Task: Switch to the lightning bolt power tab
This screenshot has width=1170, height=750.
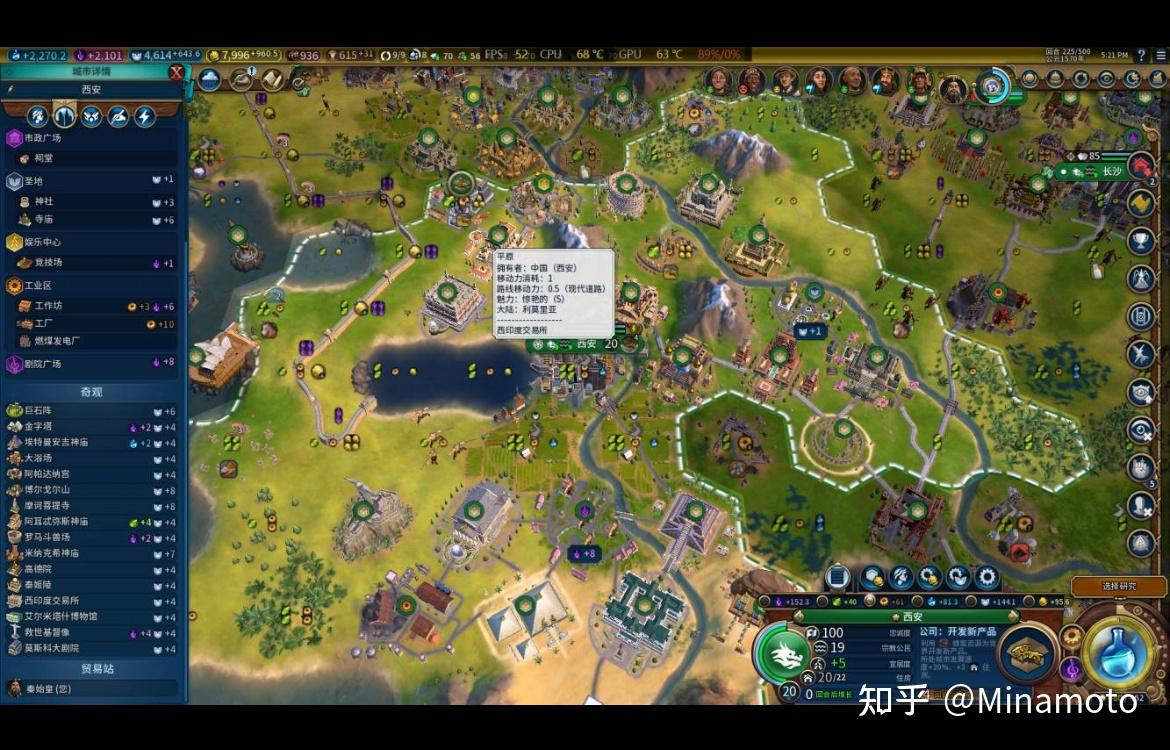Action: [x=145, y=116]
